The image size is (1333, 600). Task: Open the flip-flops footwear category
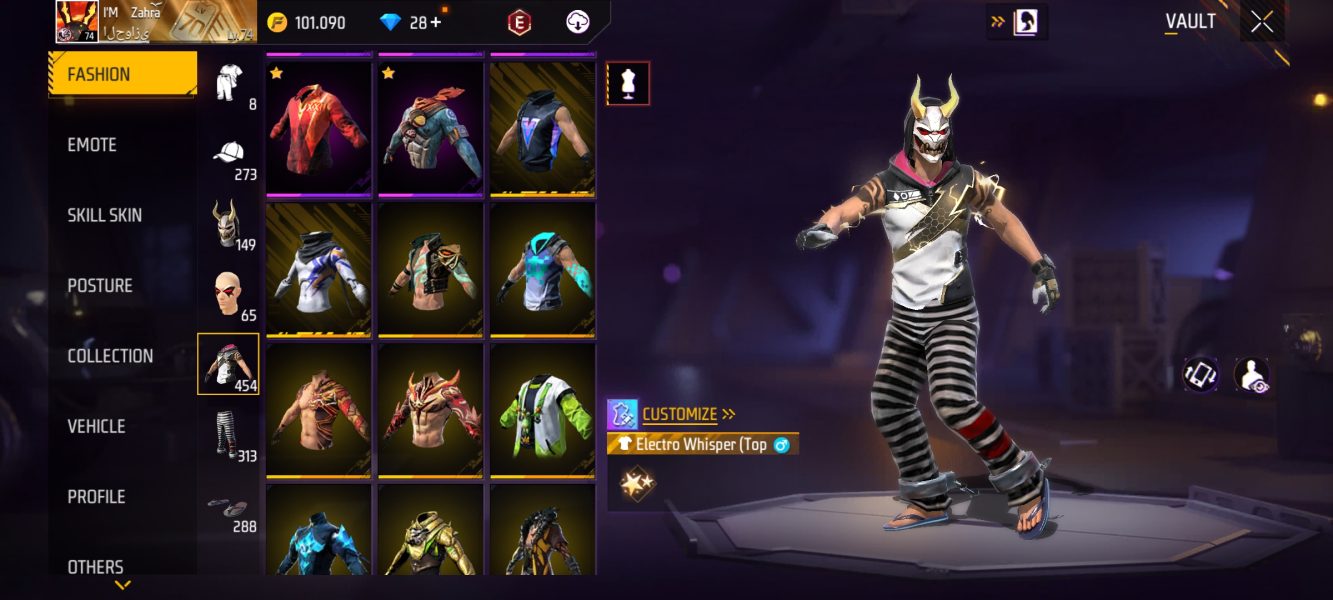tap(229, 506)
